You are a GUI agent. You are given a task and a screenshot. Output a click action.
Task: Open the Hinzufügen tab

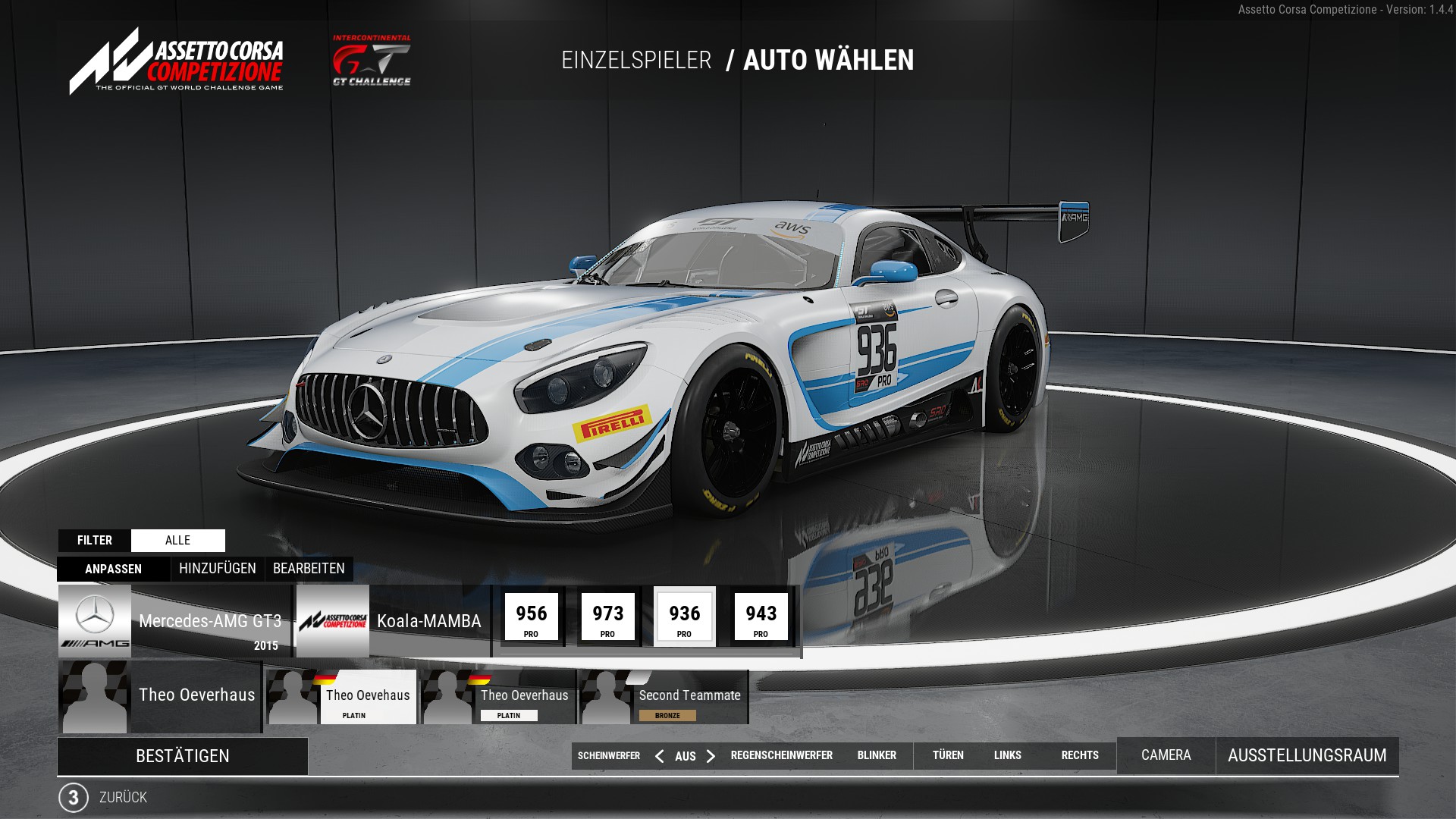218,569
